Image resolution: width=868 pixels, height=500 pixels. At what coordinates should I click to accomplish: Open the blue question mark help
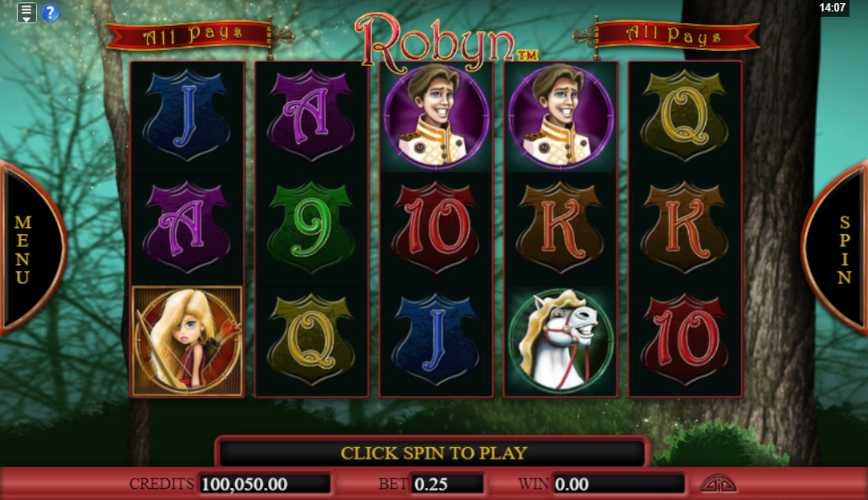pyautogui.click(x=50, y=13)
